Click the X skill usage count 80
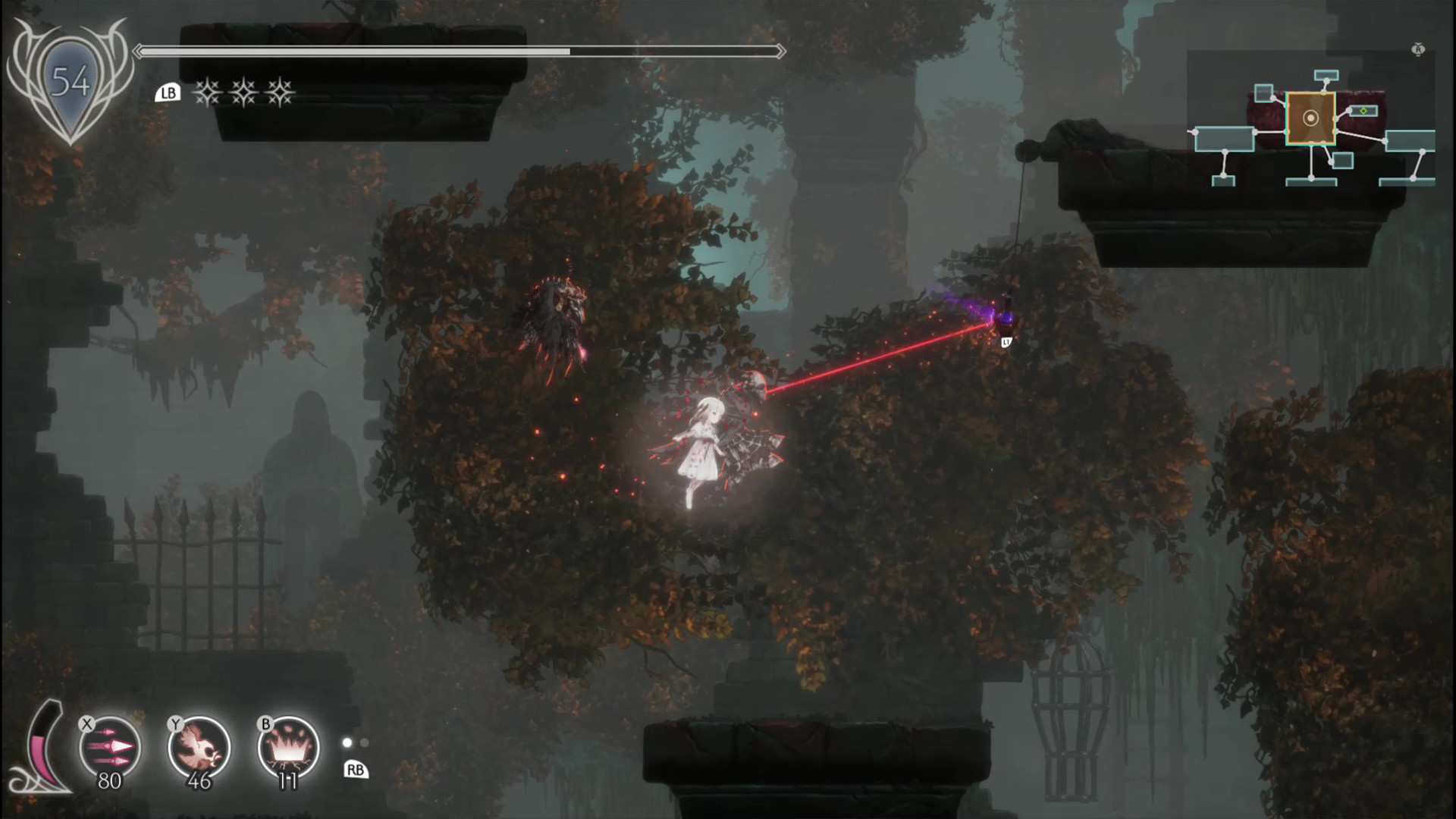Screen dimensions: 1456x819 coord(108,780)
